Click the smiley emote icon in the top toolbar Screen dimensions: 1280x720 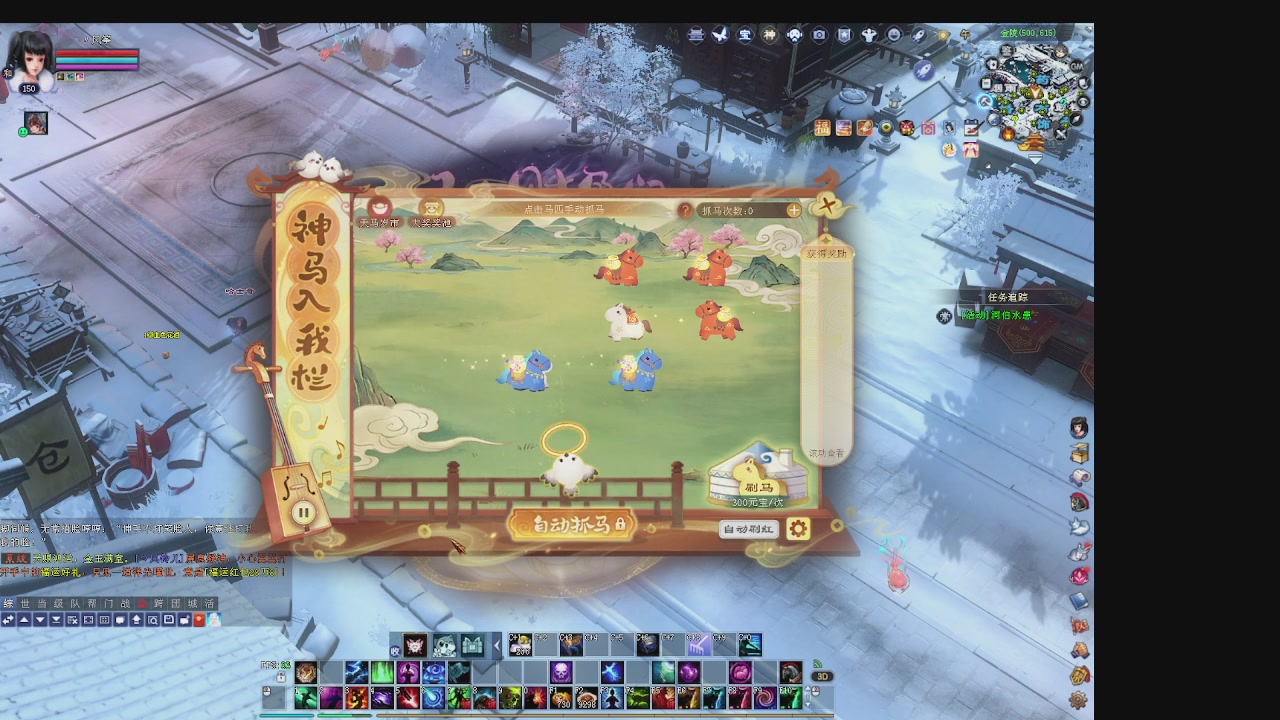point(893,34)
